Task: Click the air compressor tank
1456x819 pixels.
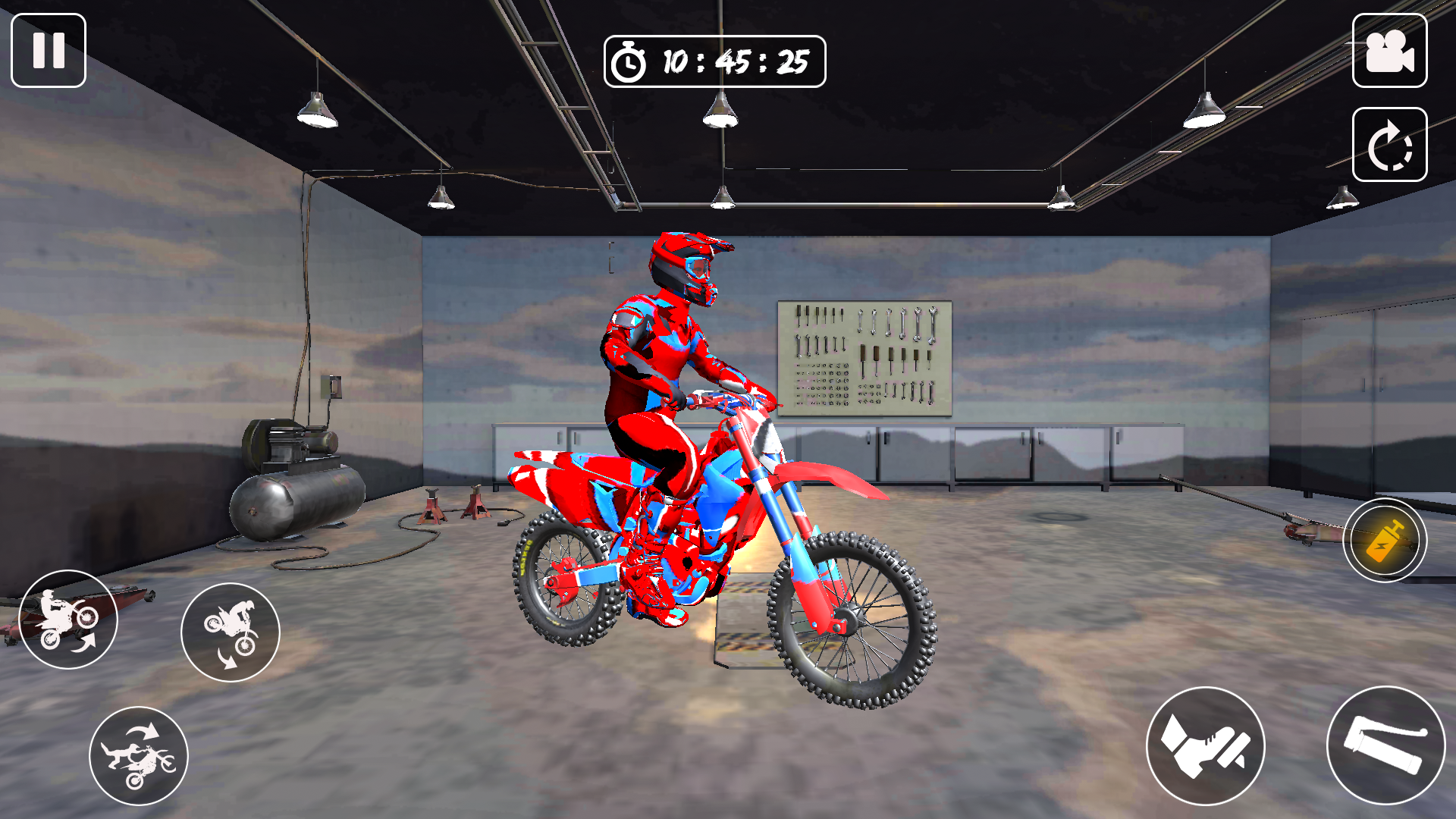Action: (x=296, y=504)
